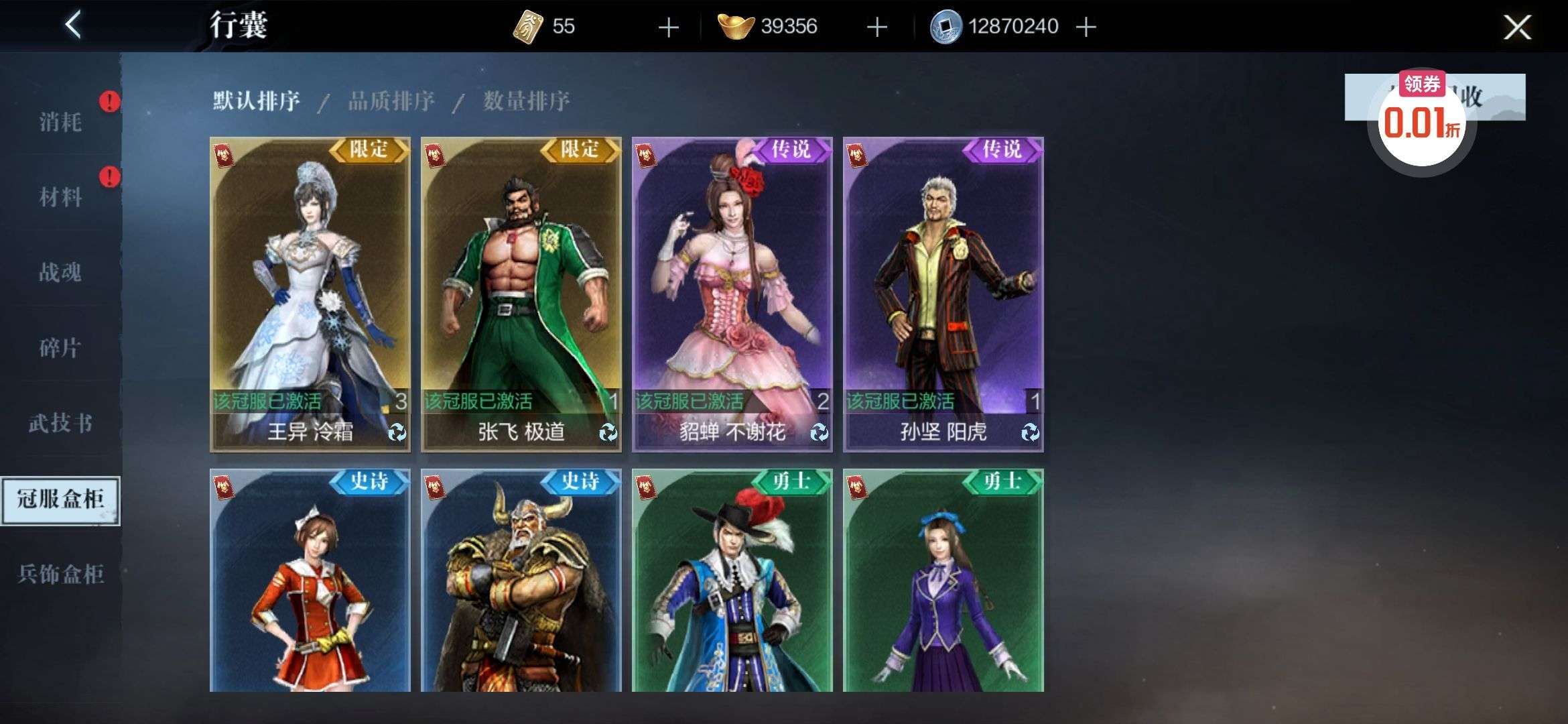Screen dimensions: 1568x724
Task: Open the 材料 materials tab
Action: (x=60, y=197)
